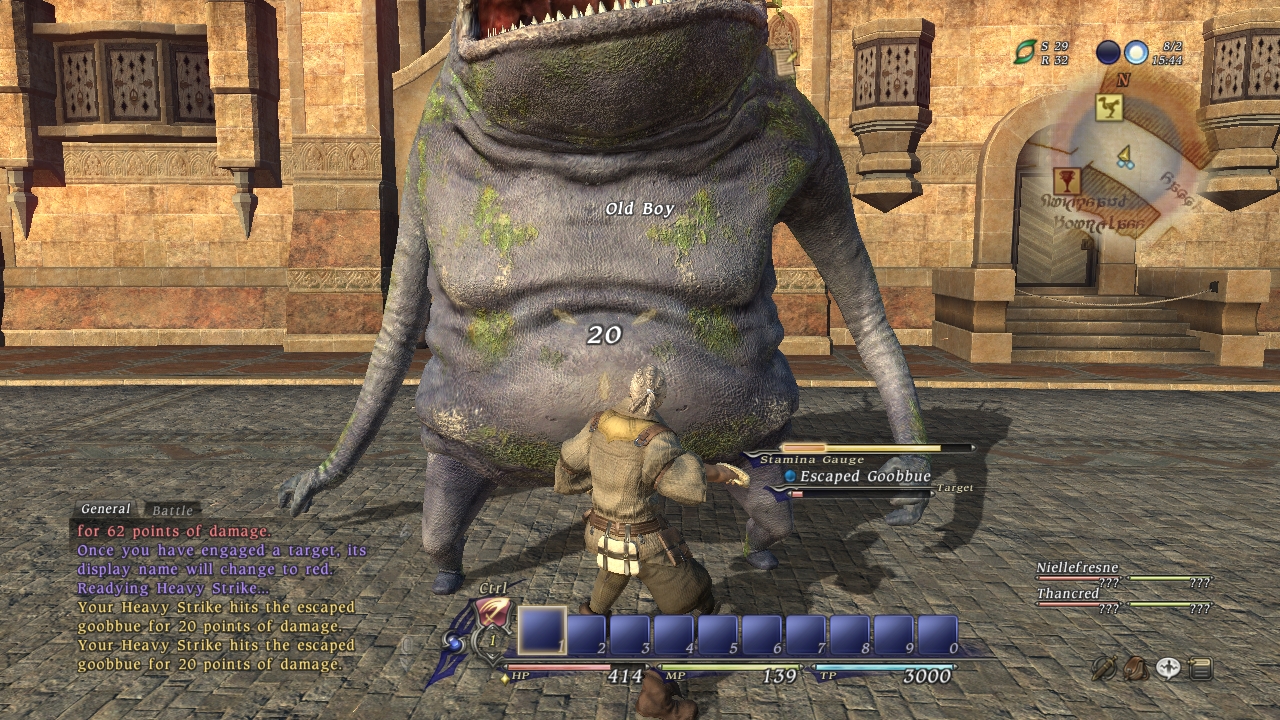This screenshot has height=720, width=1280.
Task: Click the red goblet marker on the minimap
Action: pyautogui.click(x=1067, y=181)
